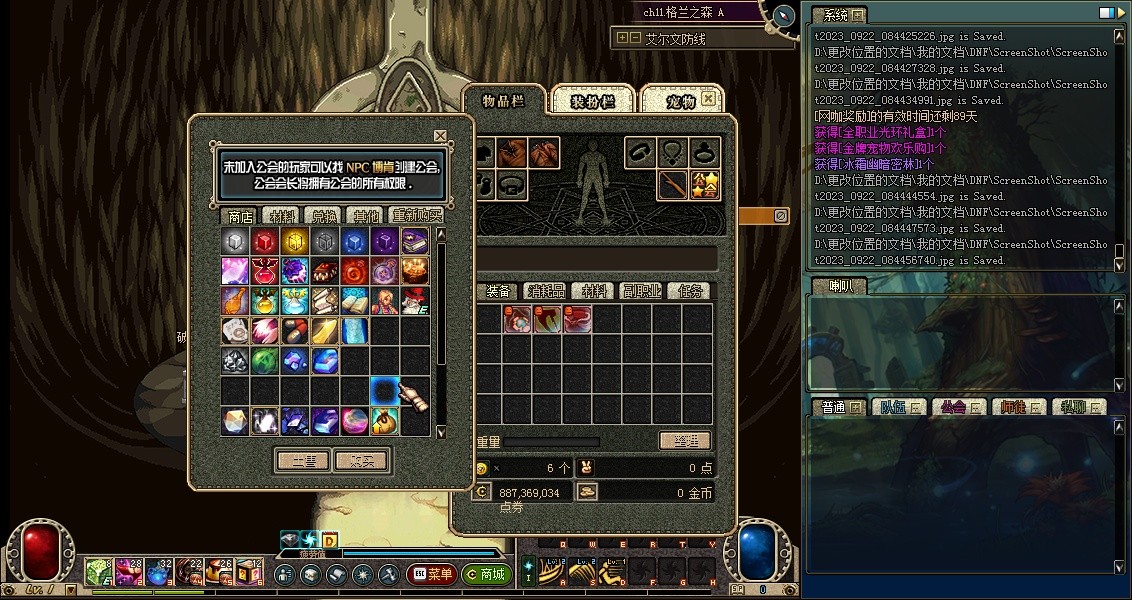Click the 整理 sort inventory button
Viewport: 1132px width, 600px height.
click(685, 441)
